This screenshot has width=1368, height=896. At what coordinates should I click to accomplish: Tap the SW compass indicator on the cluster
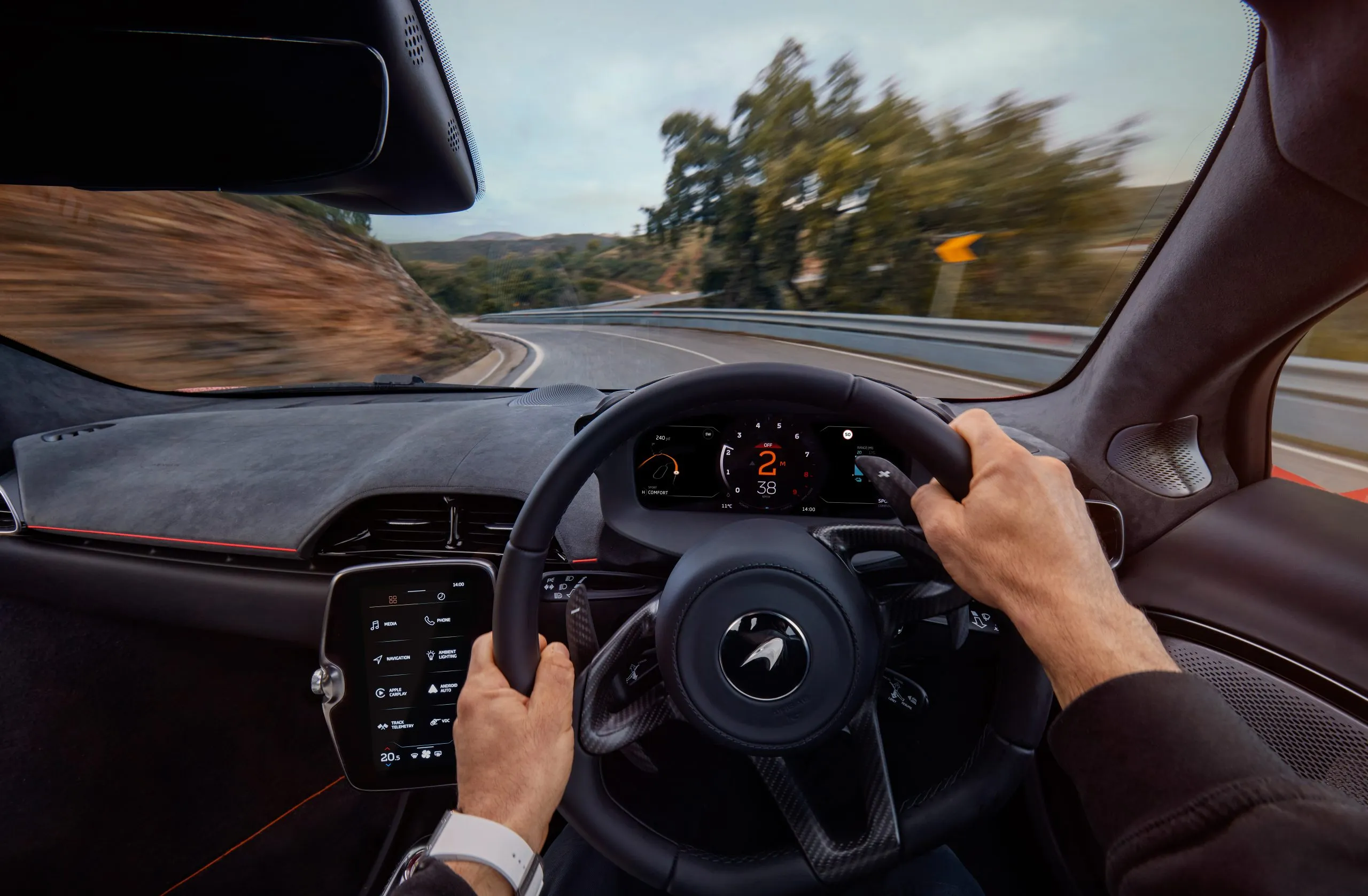[708, 434]
